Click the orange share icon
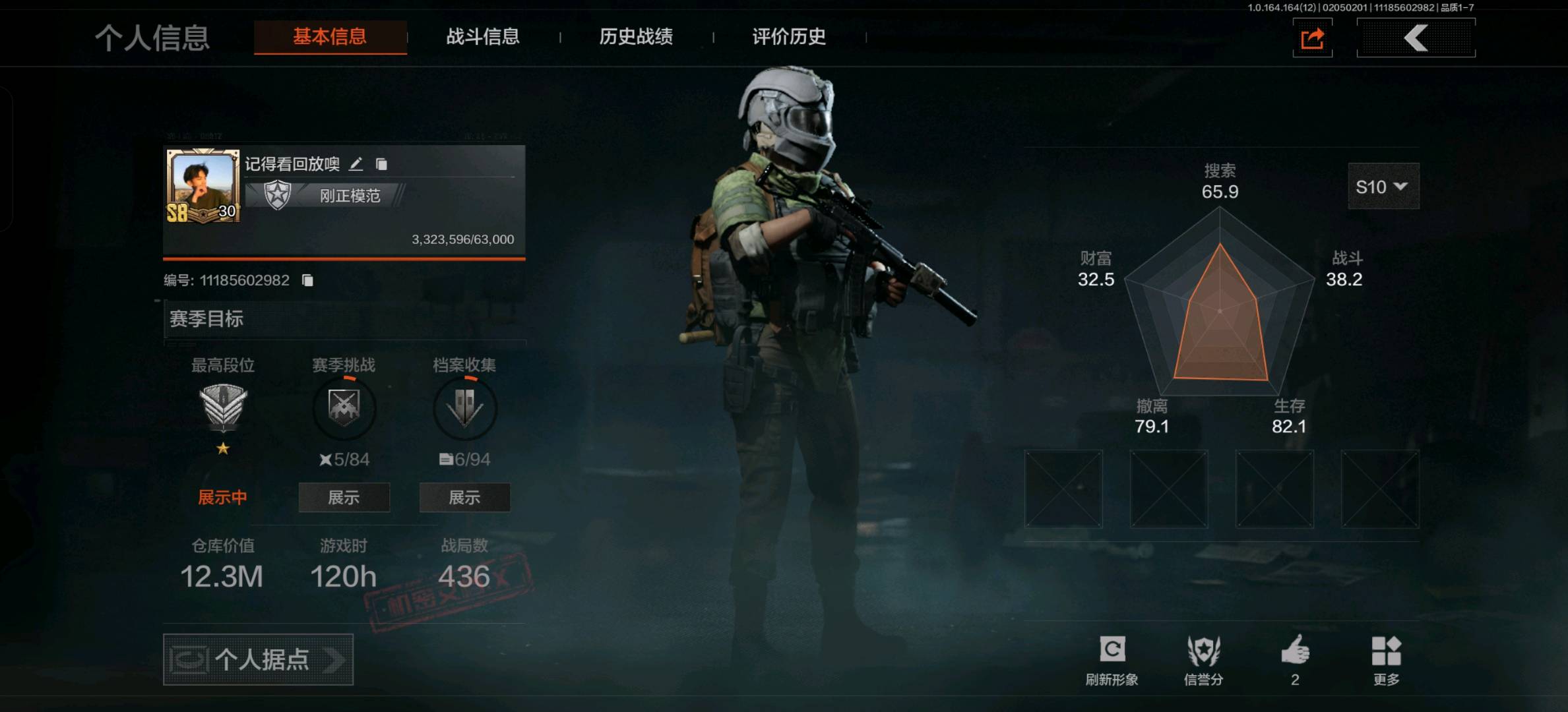This screenshot has height=712, width=1568. pos(1312,38)
